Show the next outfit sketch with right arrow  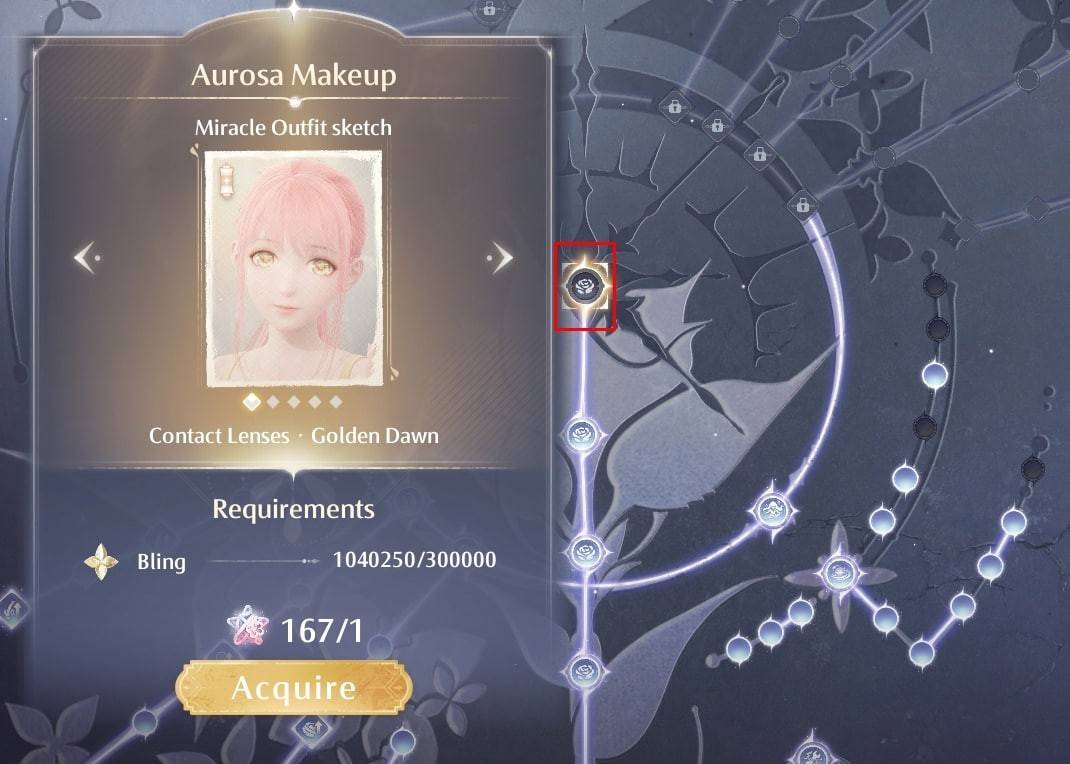(x=500, y=258)
